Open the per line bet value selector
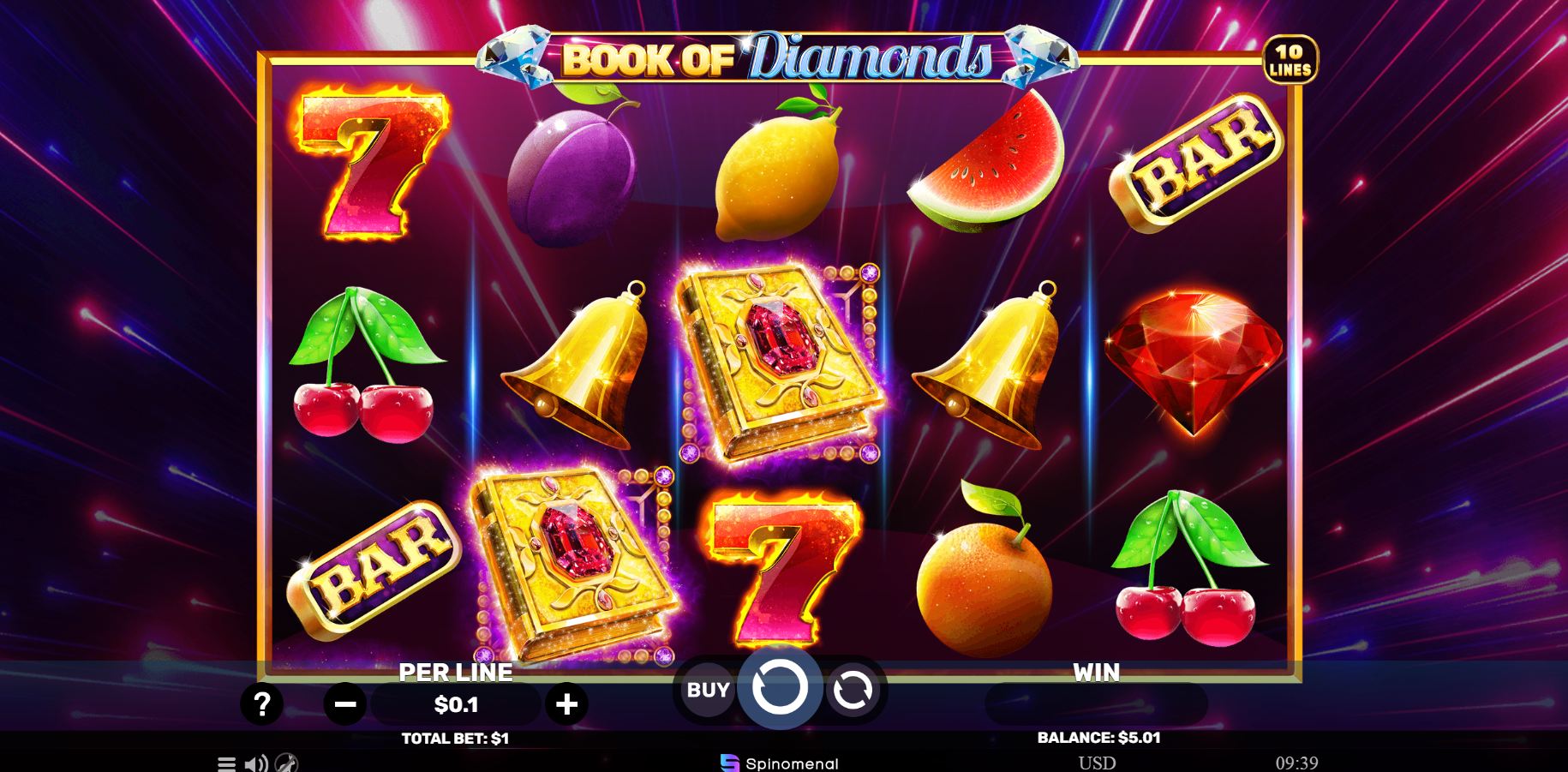 [x=455, y=704]
